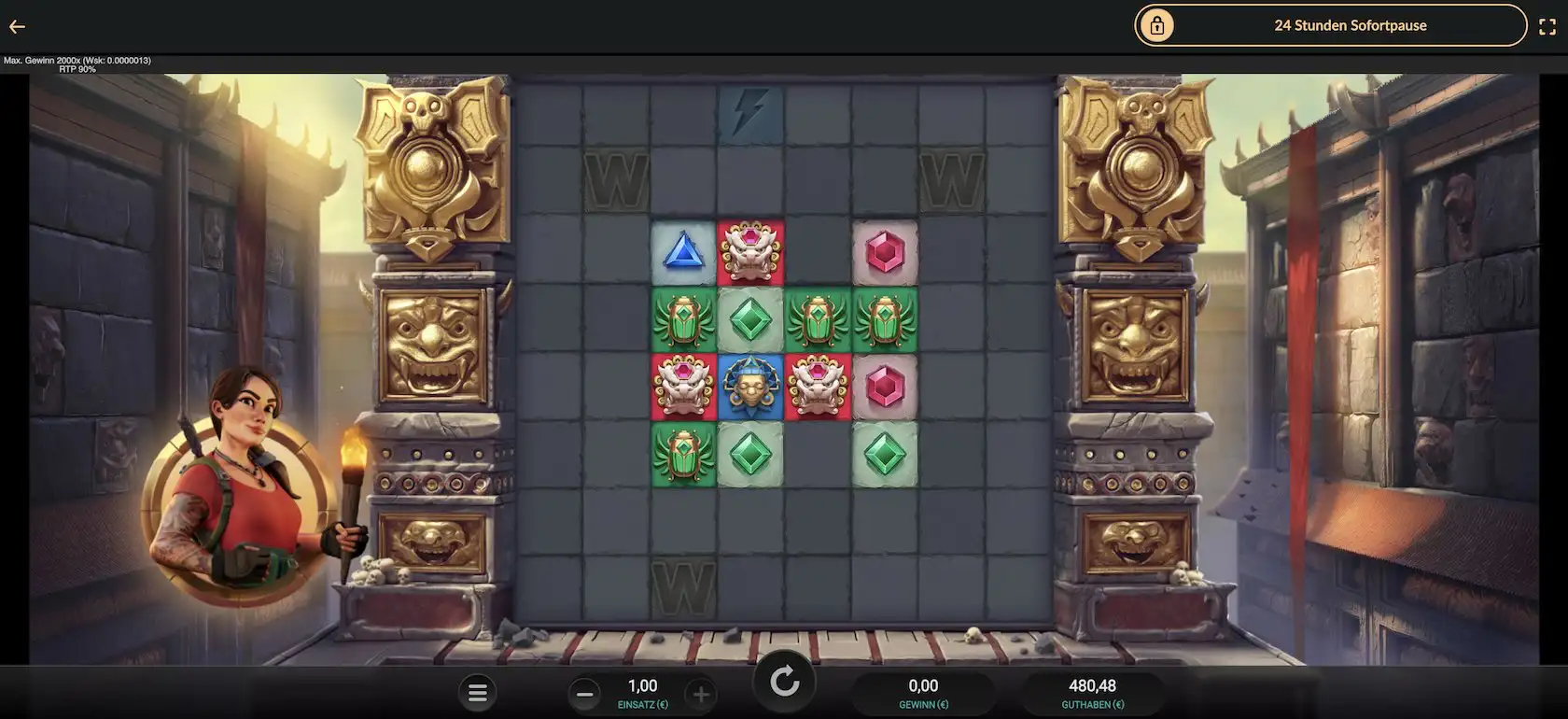Open the hamburger game menu

[478, 692]
